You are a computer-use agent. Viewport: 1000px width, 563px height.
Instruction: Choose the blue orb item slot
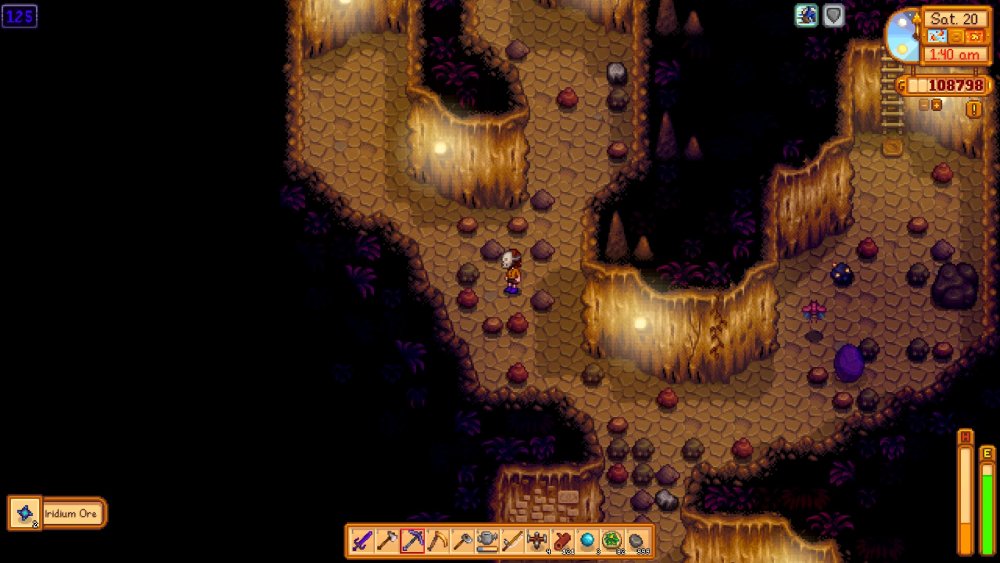coord(587,541)
